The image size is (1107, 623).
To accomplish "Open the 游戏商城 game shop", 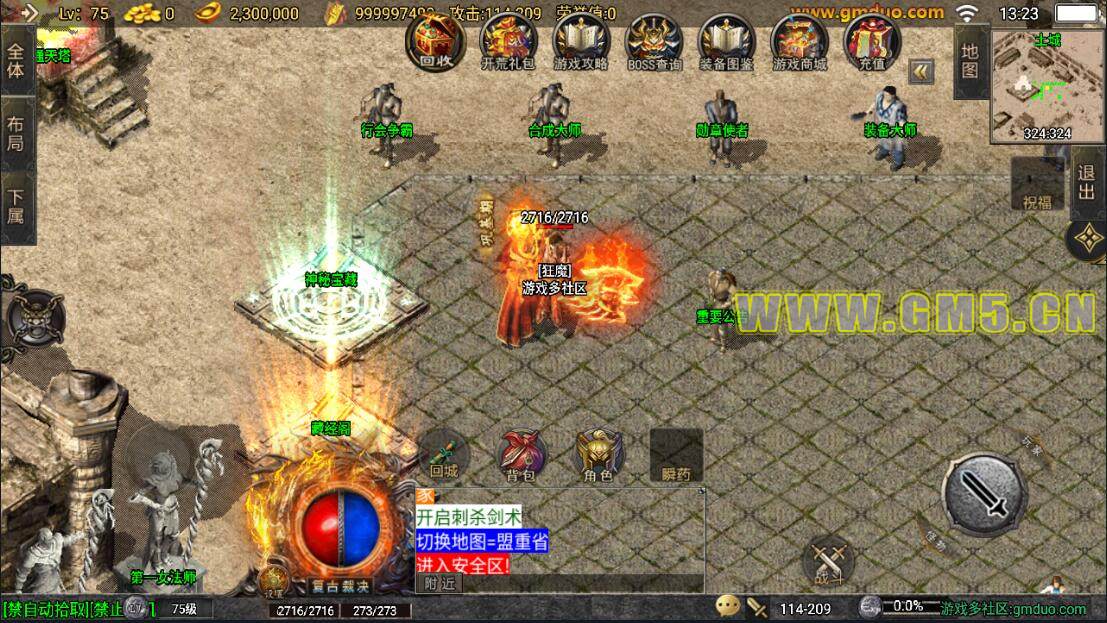I will click(x=800, y=42).
